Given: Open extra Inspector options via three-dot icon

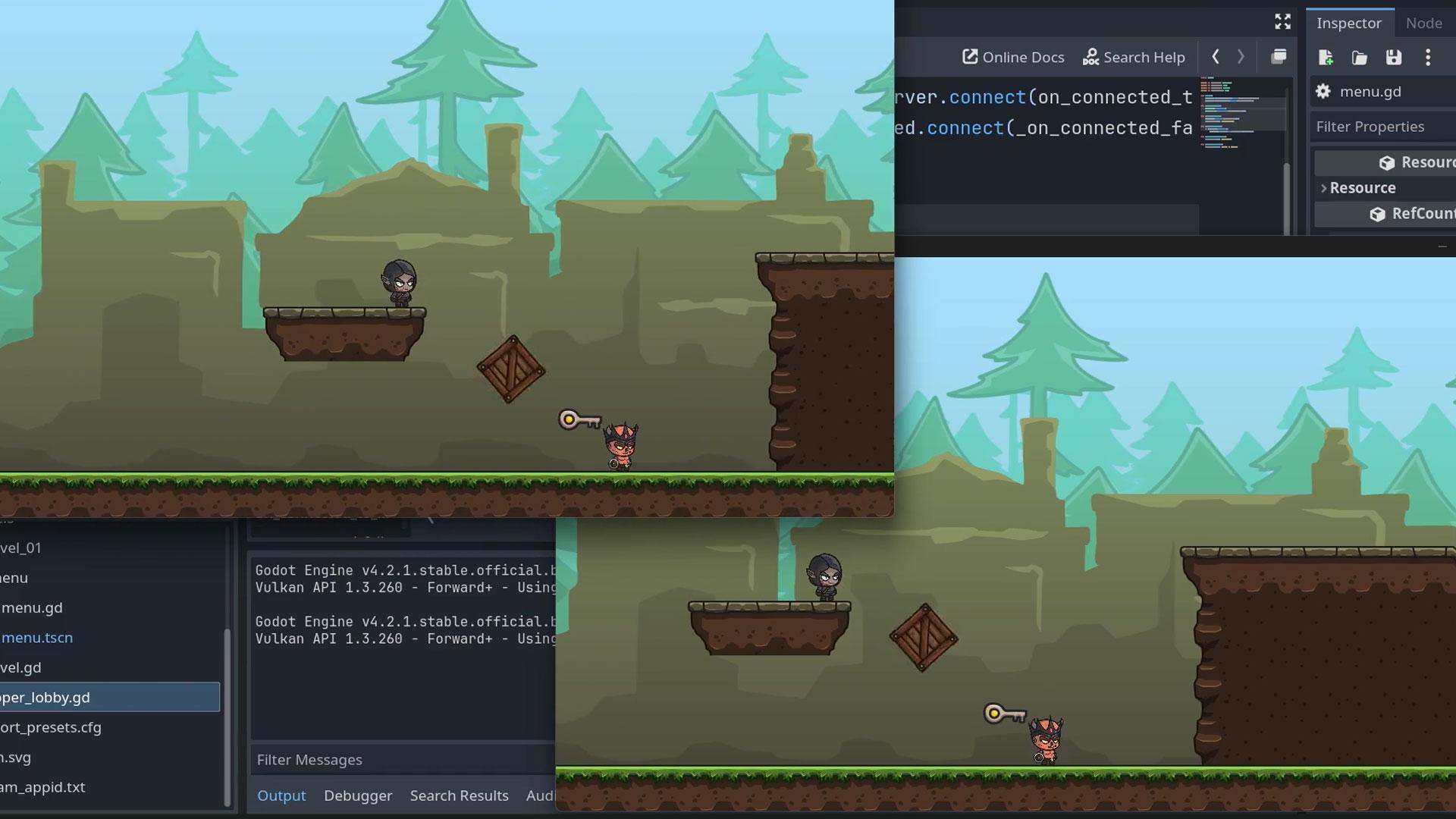Looking at the screenshot, I should pyautogui.click(x=1429, y=58).
